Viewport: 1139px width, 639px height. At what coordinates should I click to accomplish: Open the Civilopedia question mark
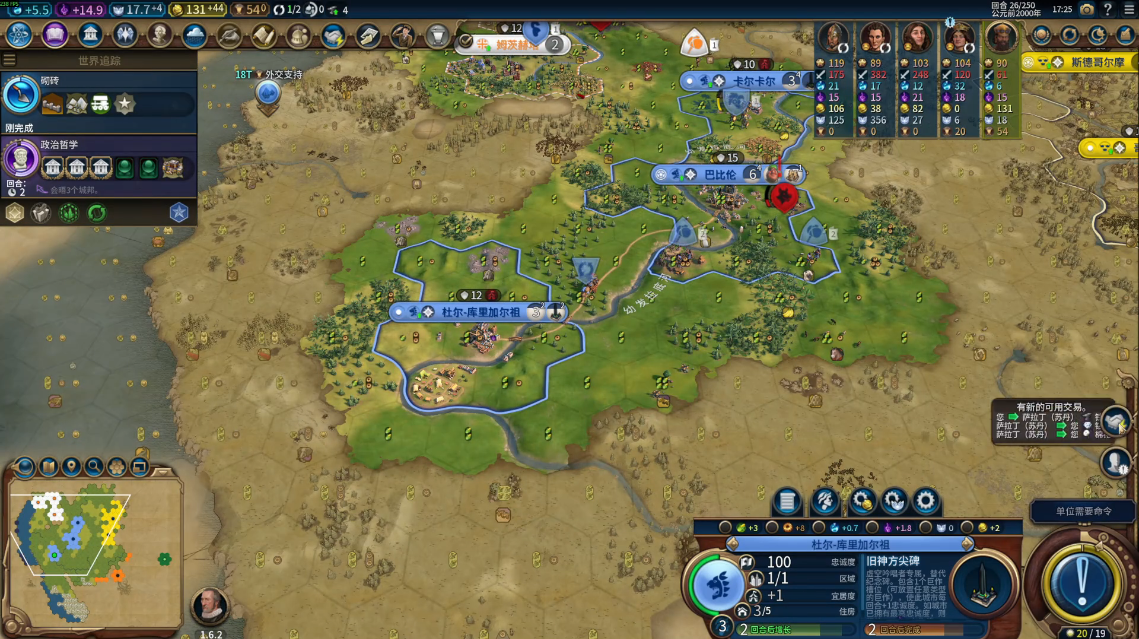click(1107, 9)
